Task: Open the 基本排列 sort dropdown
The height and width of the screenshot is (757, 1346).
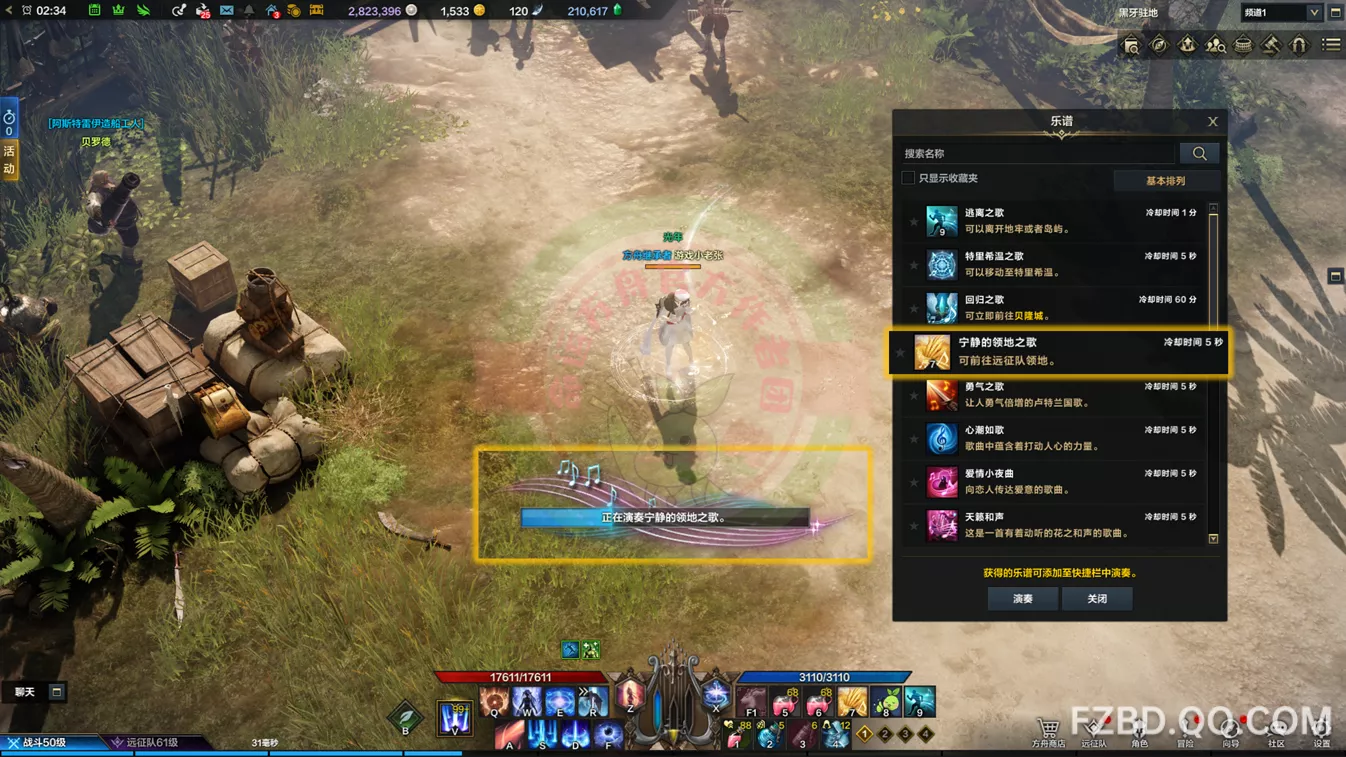Action: coord(1166,181)
